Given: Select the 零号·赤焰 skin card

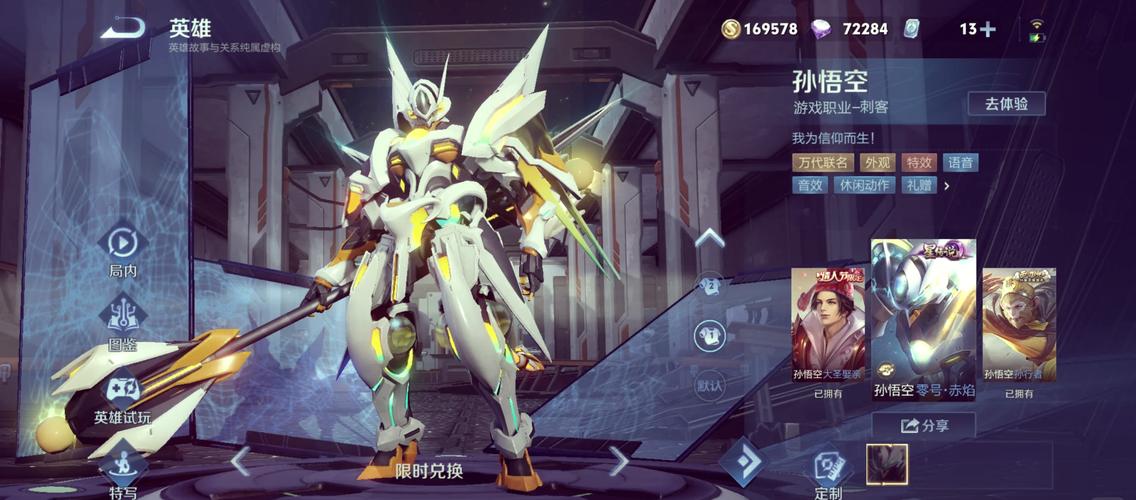Looking at the screenshot, I should click(x=922, y=315).
